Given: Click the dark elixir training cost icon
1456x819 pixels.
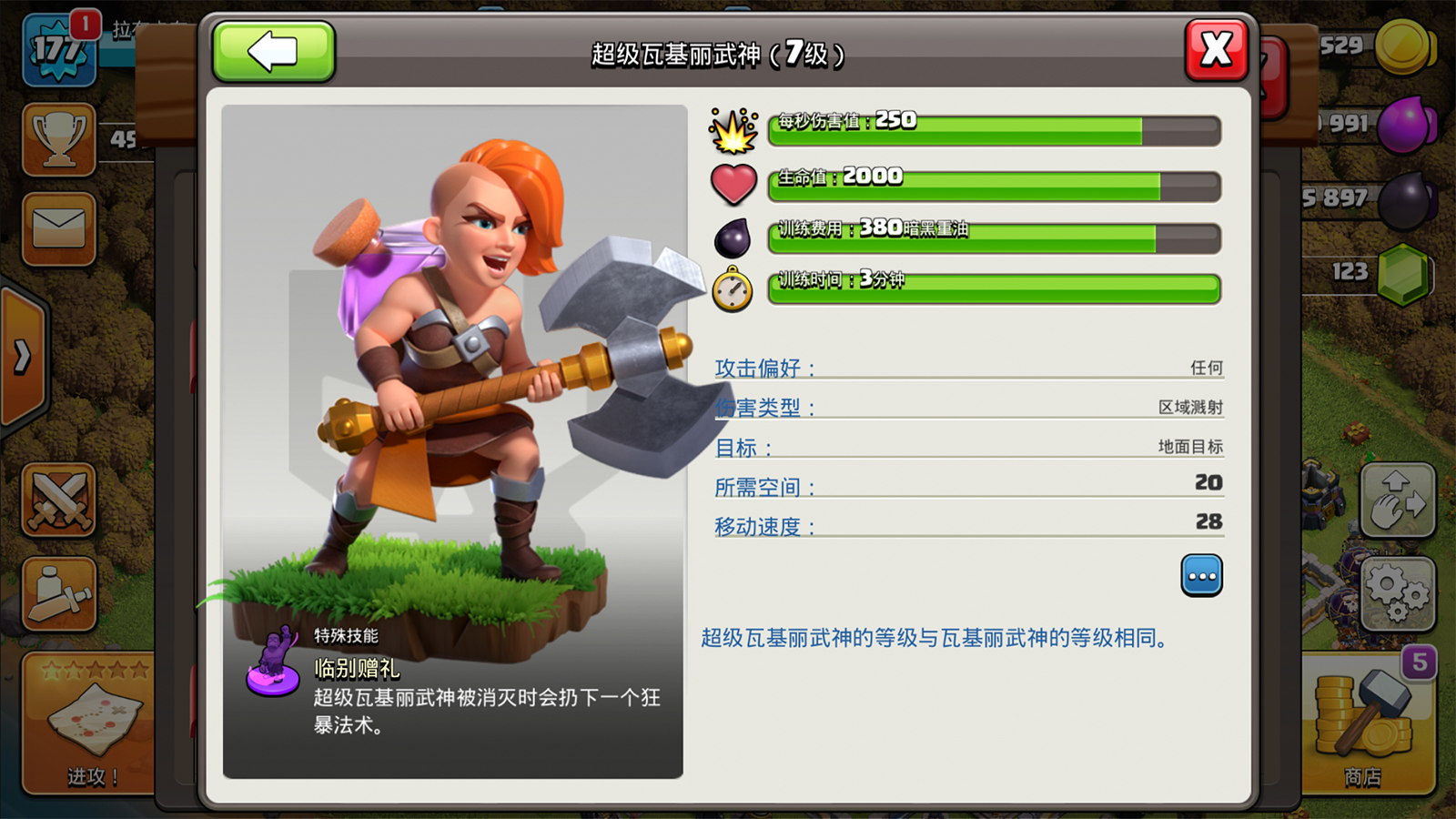Looking at the screenshot, I should pyautogui.click(x=733, y=237).
